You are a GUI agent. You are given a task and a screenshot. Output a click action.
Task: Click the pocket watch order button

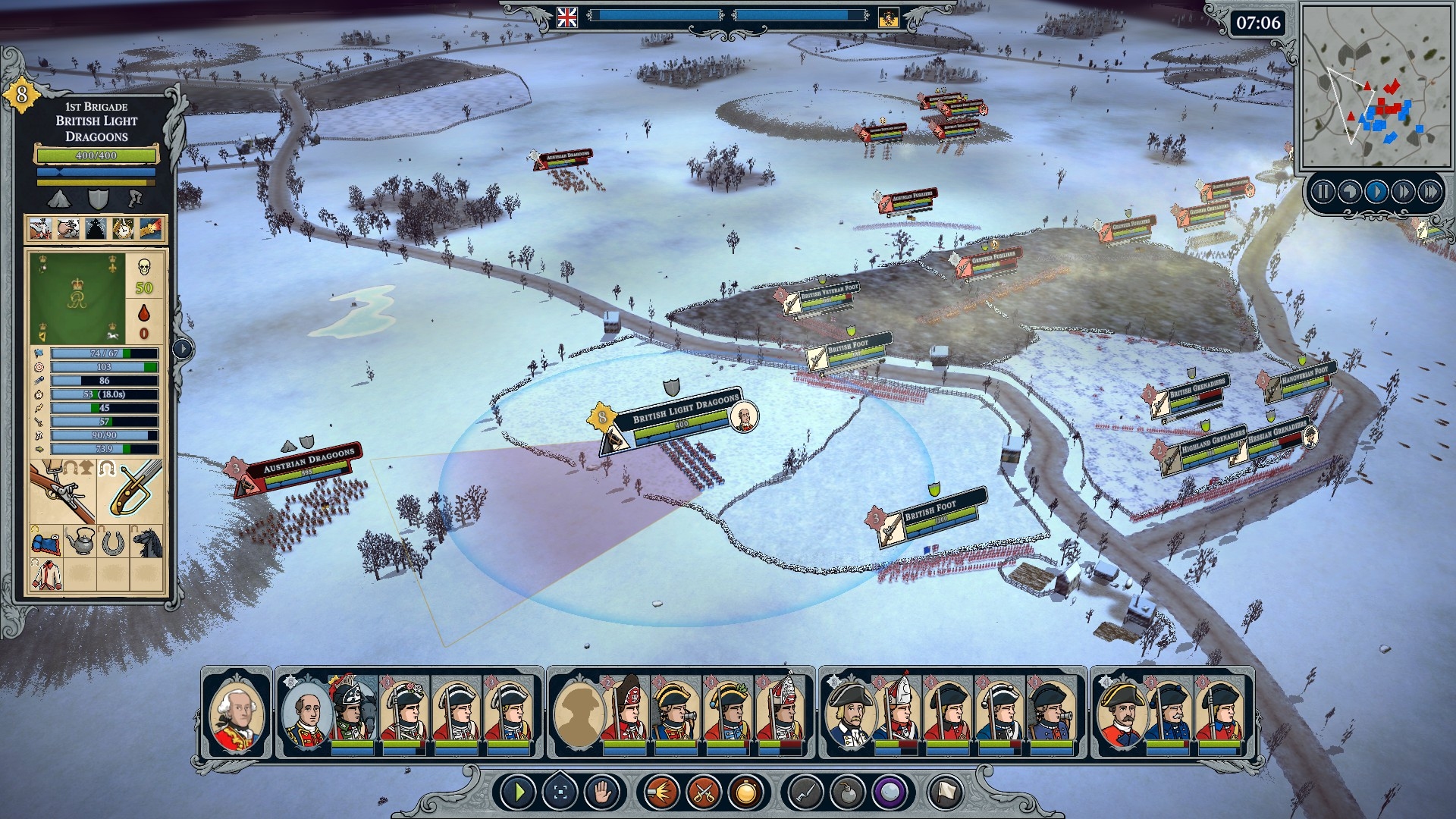pyautogui.click(x=745, y=793)
